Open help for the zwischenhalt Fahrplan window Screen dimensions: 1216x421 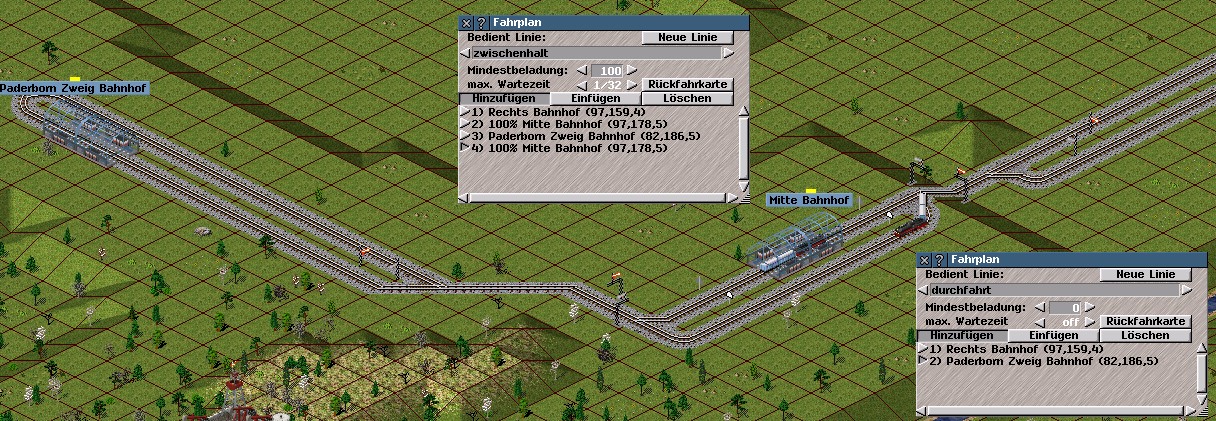481,23
